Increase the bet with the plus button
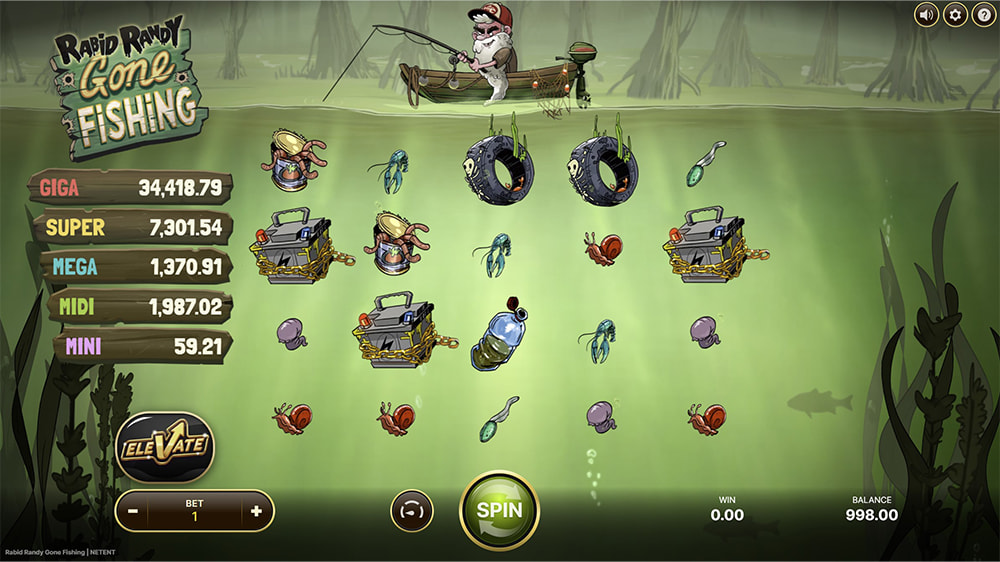 point(257,511)
